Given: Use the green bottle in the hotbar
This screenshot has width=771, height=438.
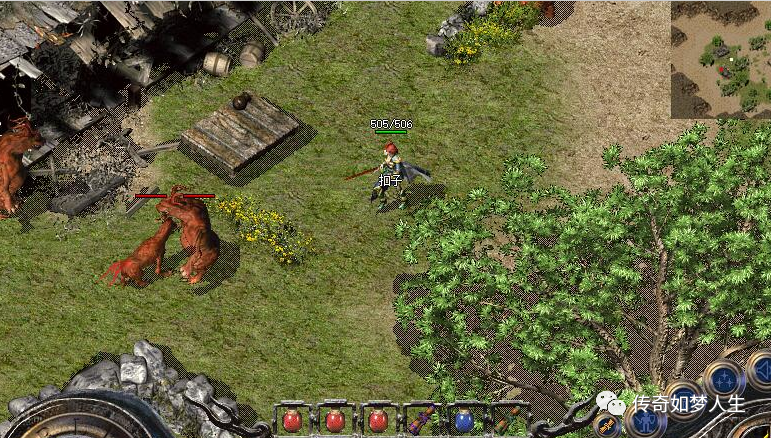Looking at the screenshot, I should pos(509,421).
